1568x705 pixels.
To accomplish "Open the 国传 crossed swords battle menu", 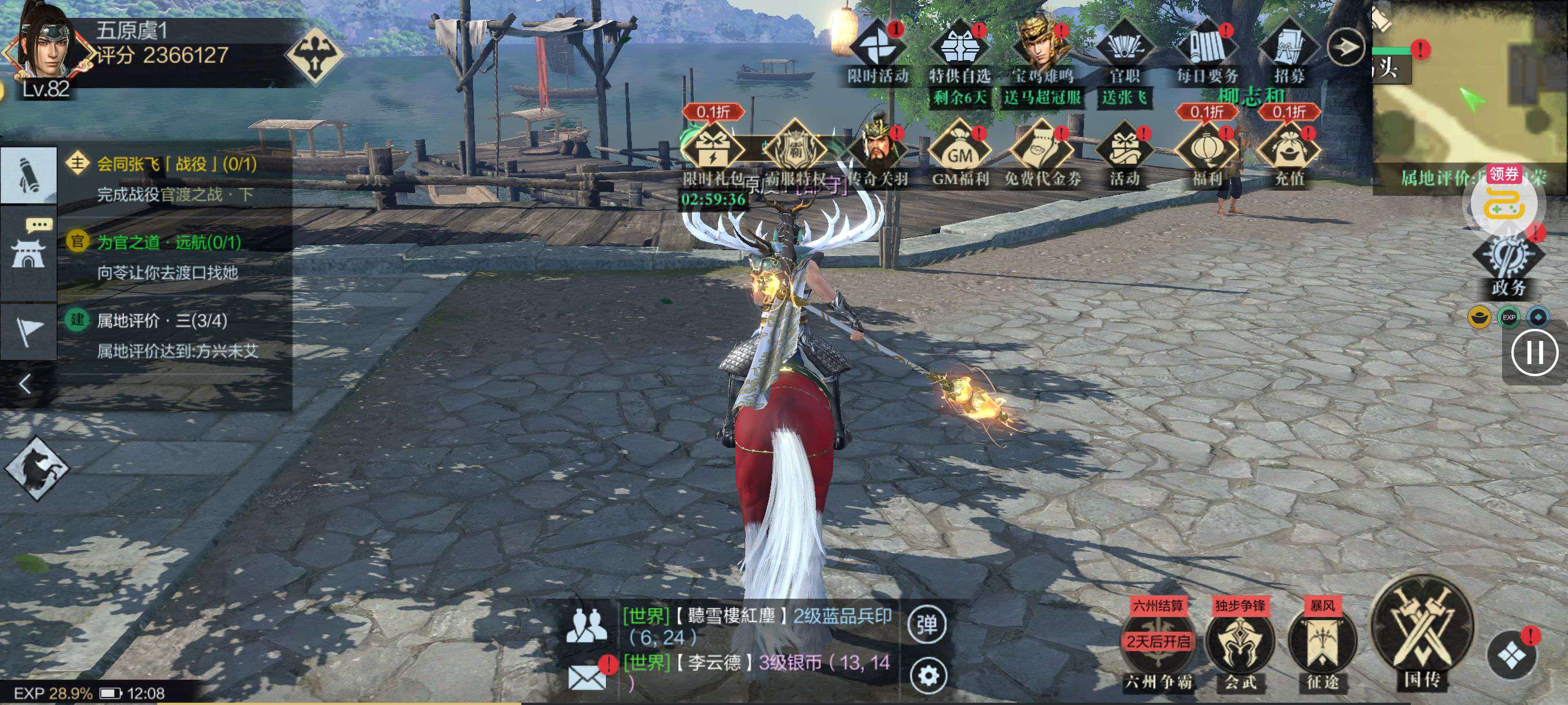I will pos(1422,634).
